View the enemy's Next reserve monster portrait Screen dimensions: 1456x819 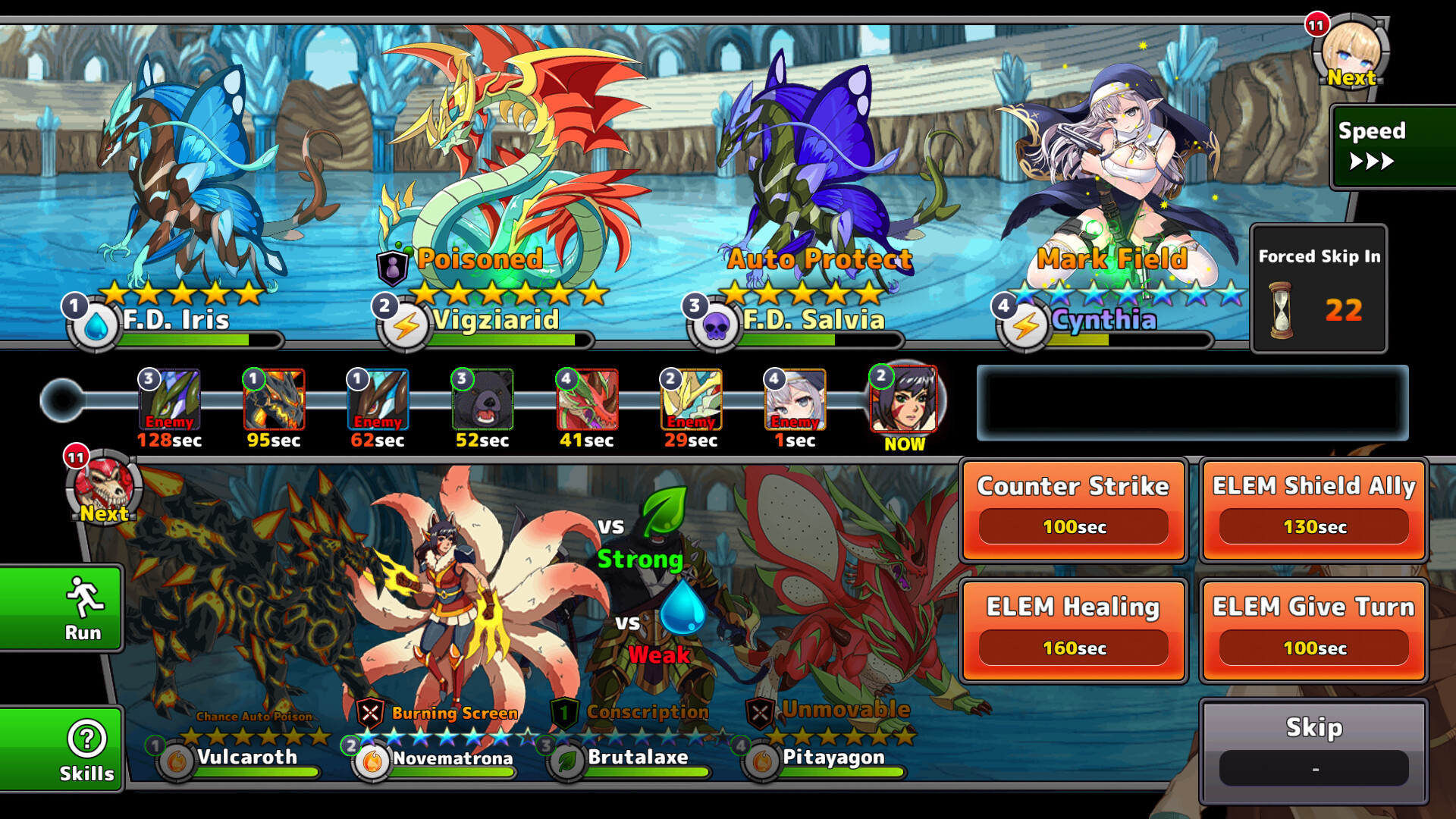click(1351, 52)
